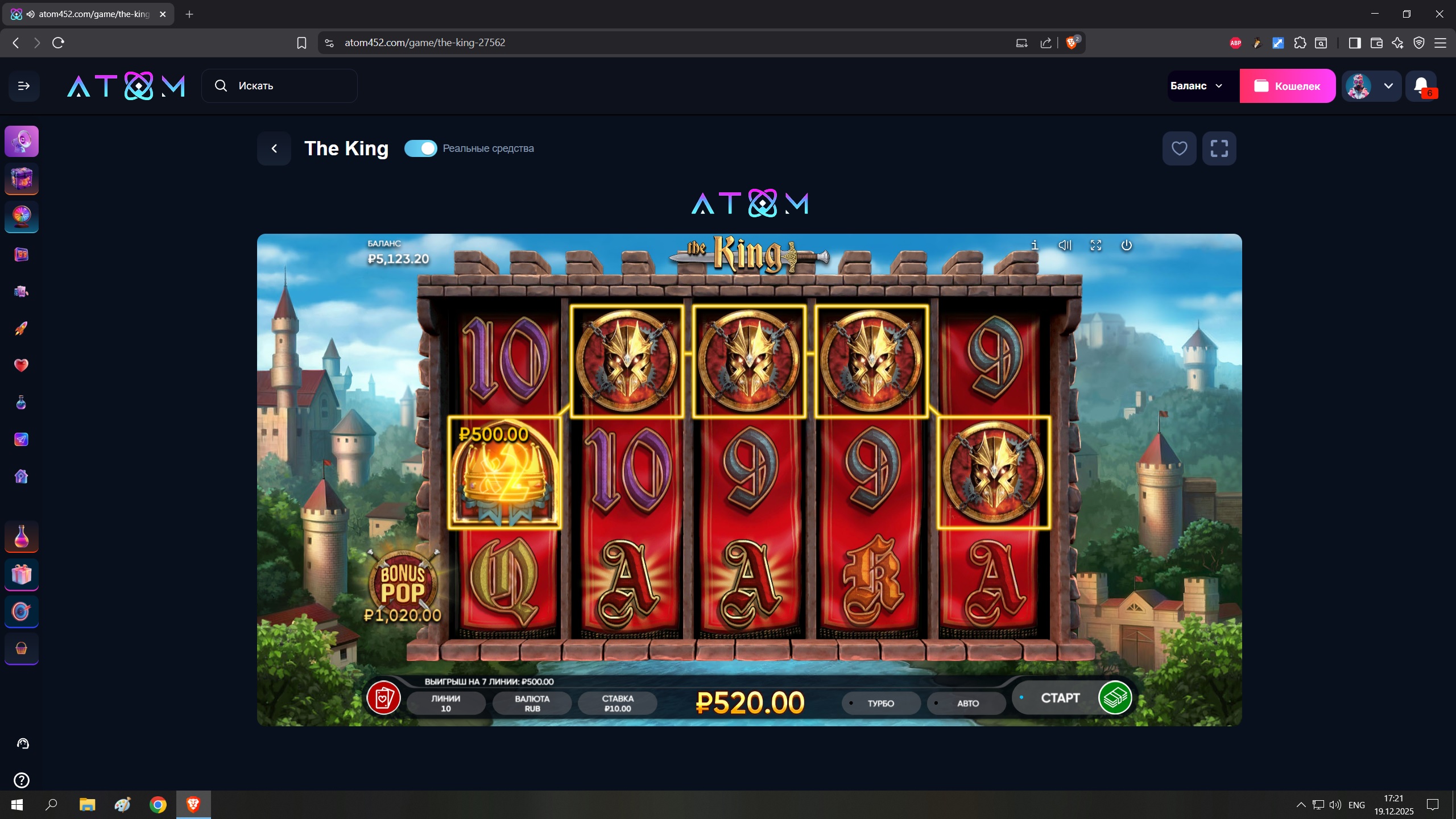
Task: Adjust the ЛИНИИ paylines count
Action: [x=446, y=704]
